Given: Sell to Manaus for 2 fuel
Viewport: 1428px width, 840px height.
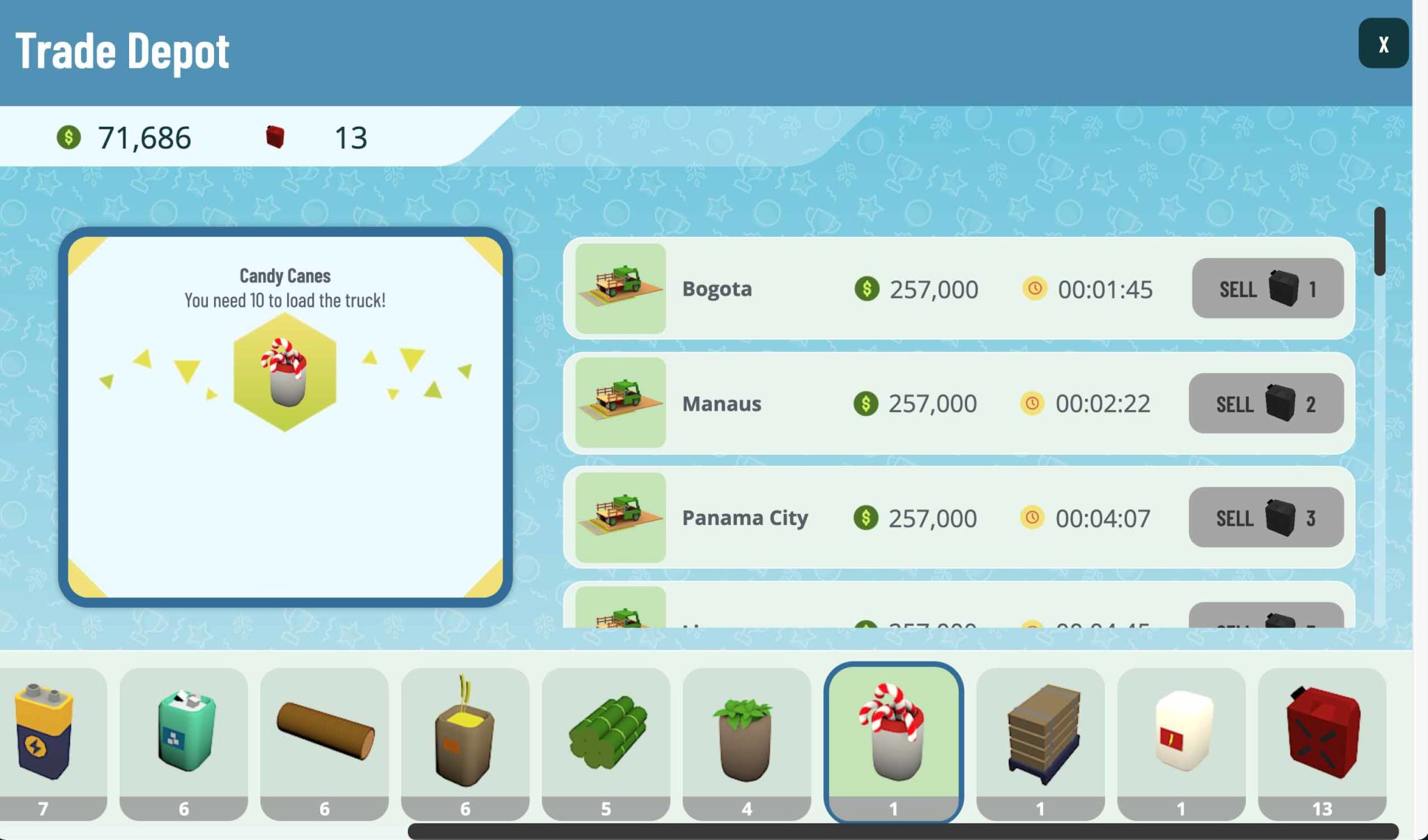Looking at the screenshot, I should [x=1266, y=404].
